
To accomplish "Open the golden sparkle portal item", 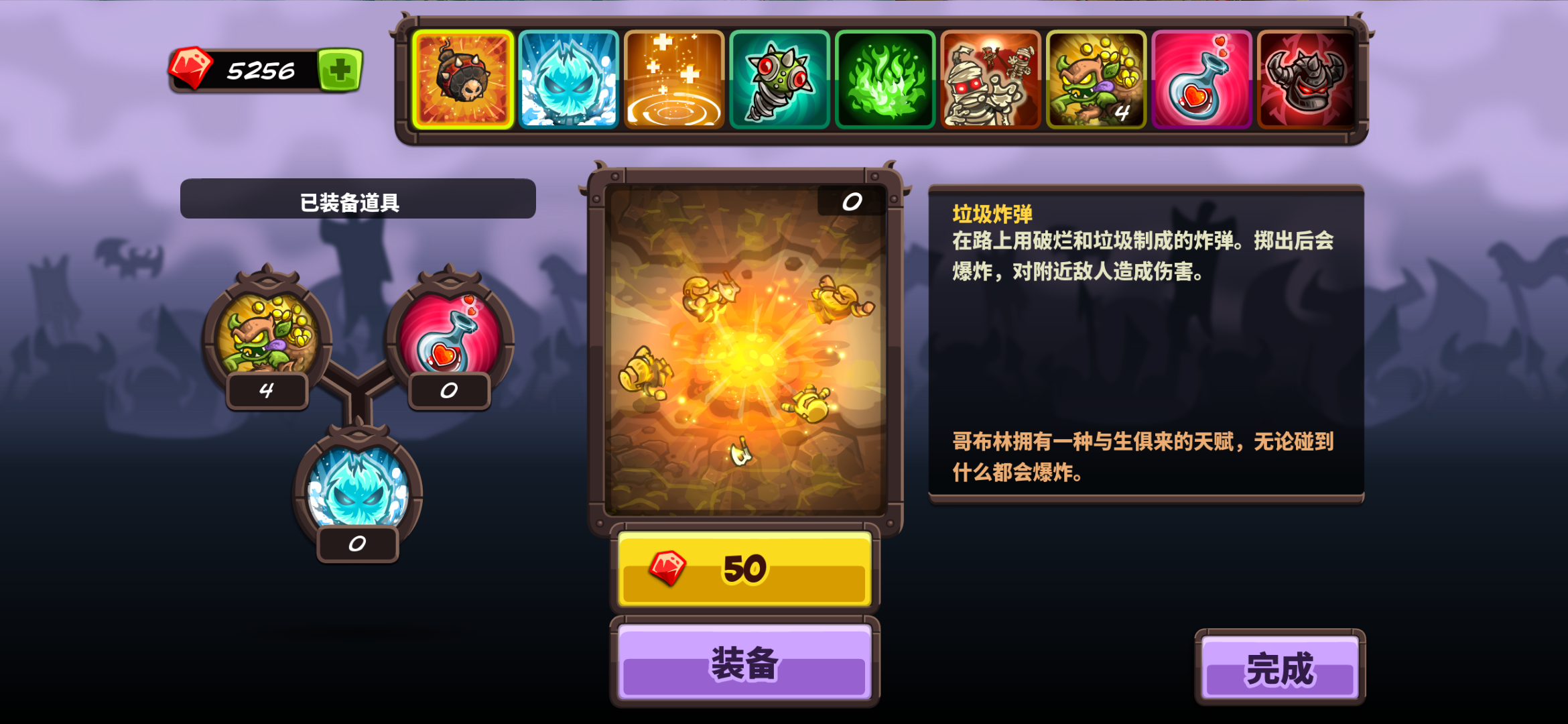I will (x=673, y=78).
